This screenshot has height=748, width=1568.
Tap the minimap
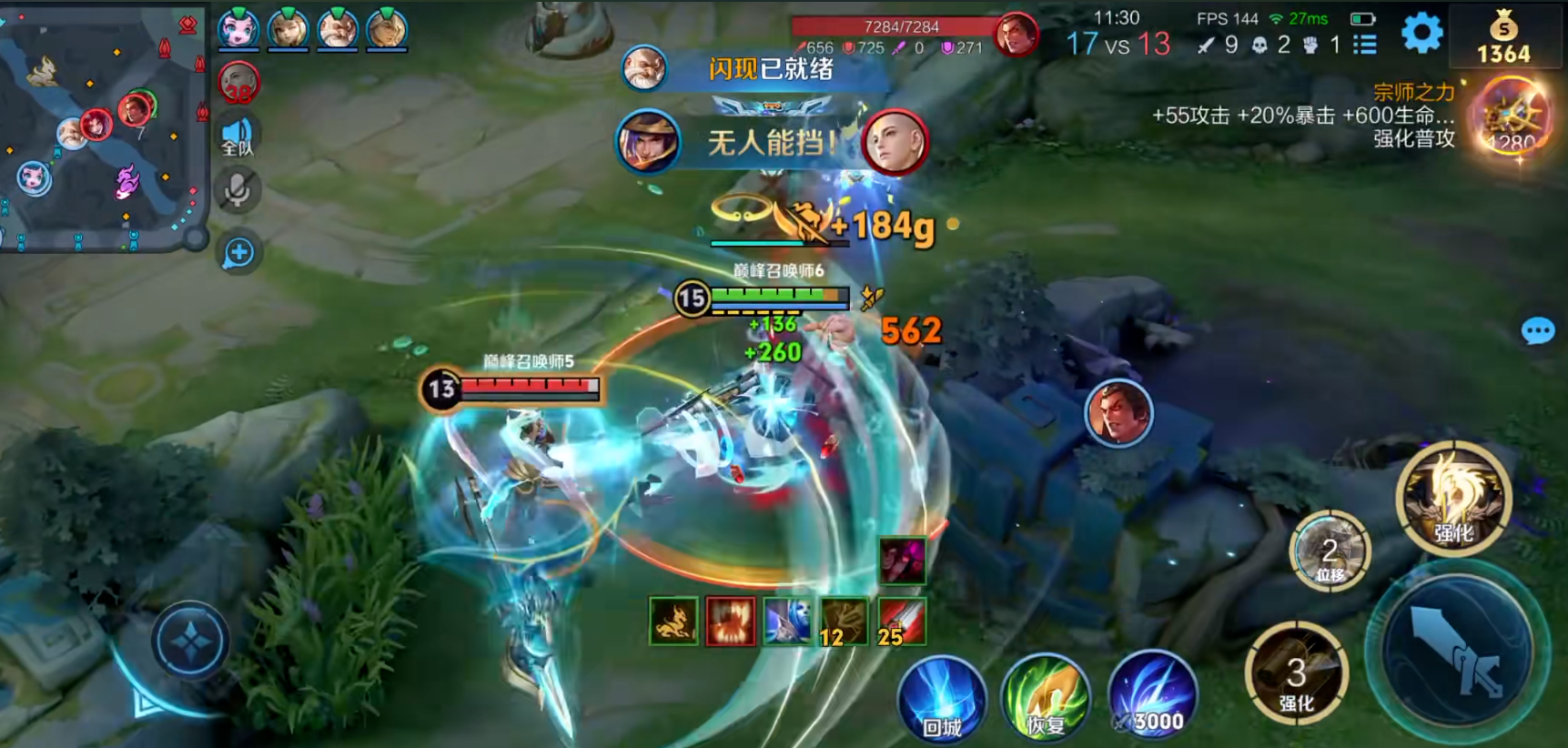[100, 127]
